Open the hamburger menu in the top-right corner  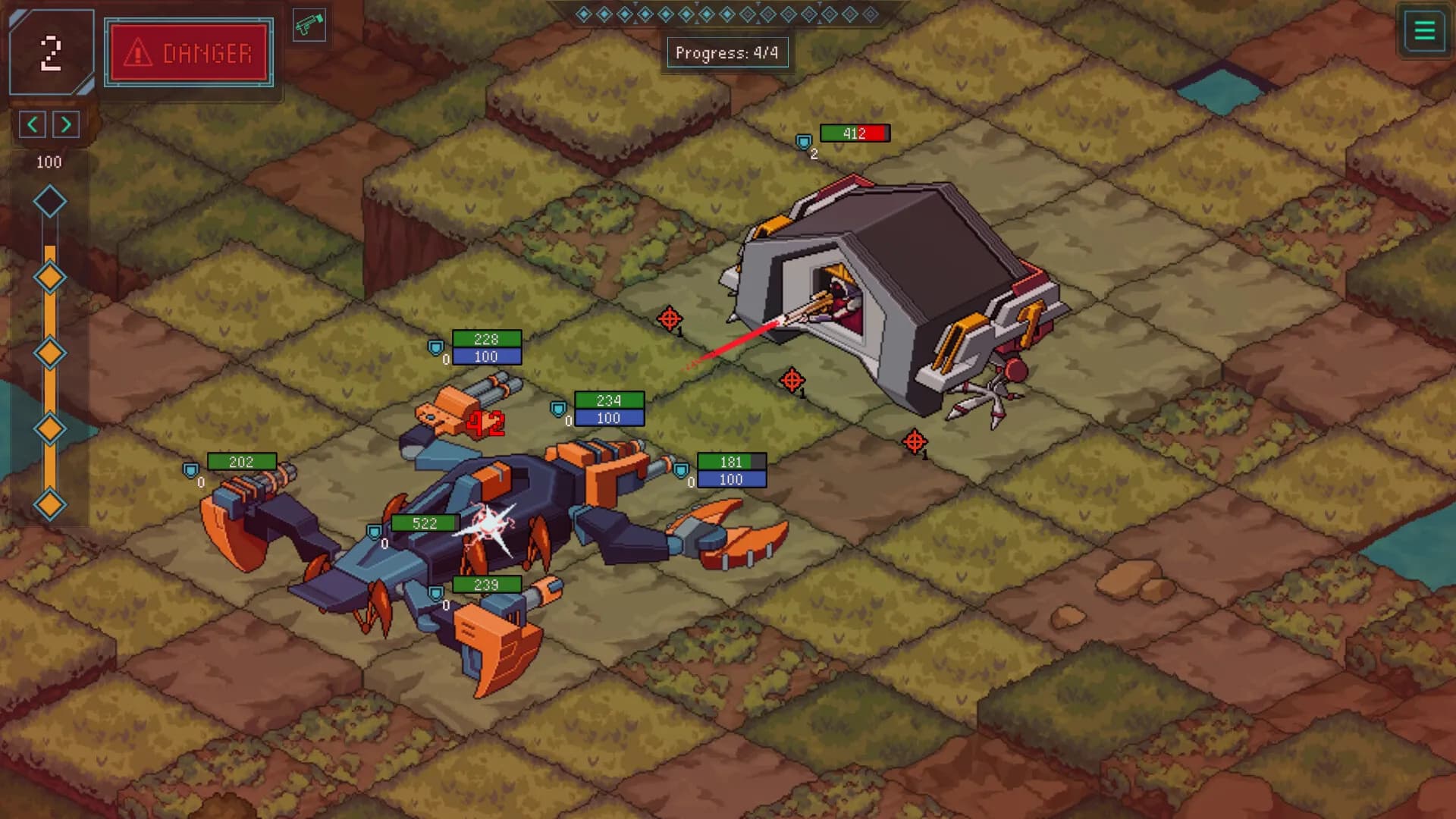click(x=1424, y=31)
